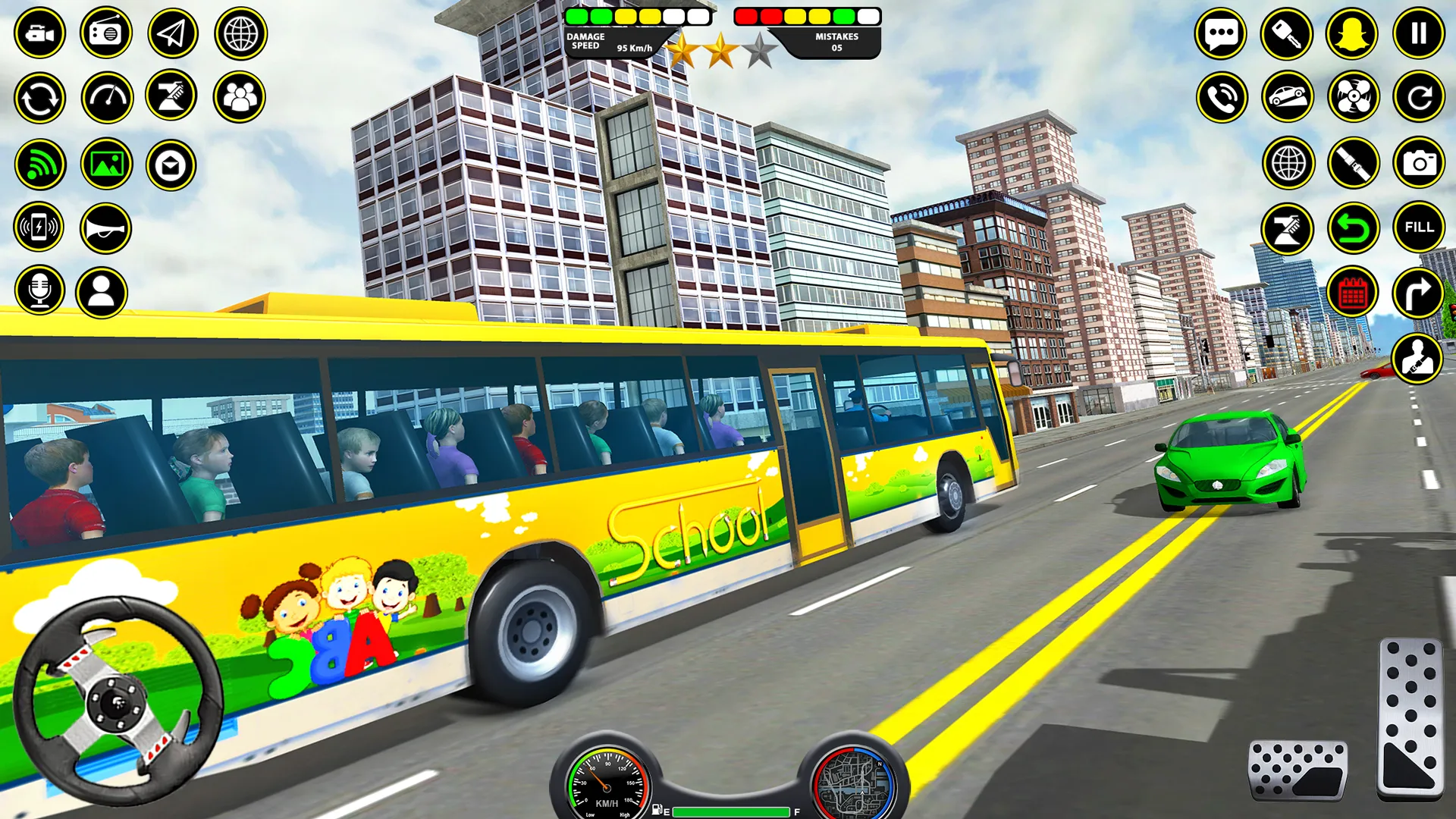
Task: Toggle the green WiFi signal
Action: point(41,162)
